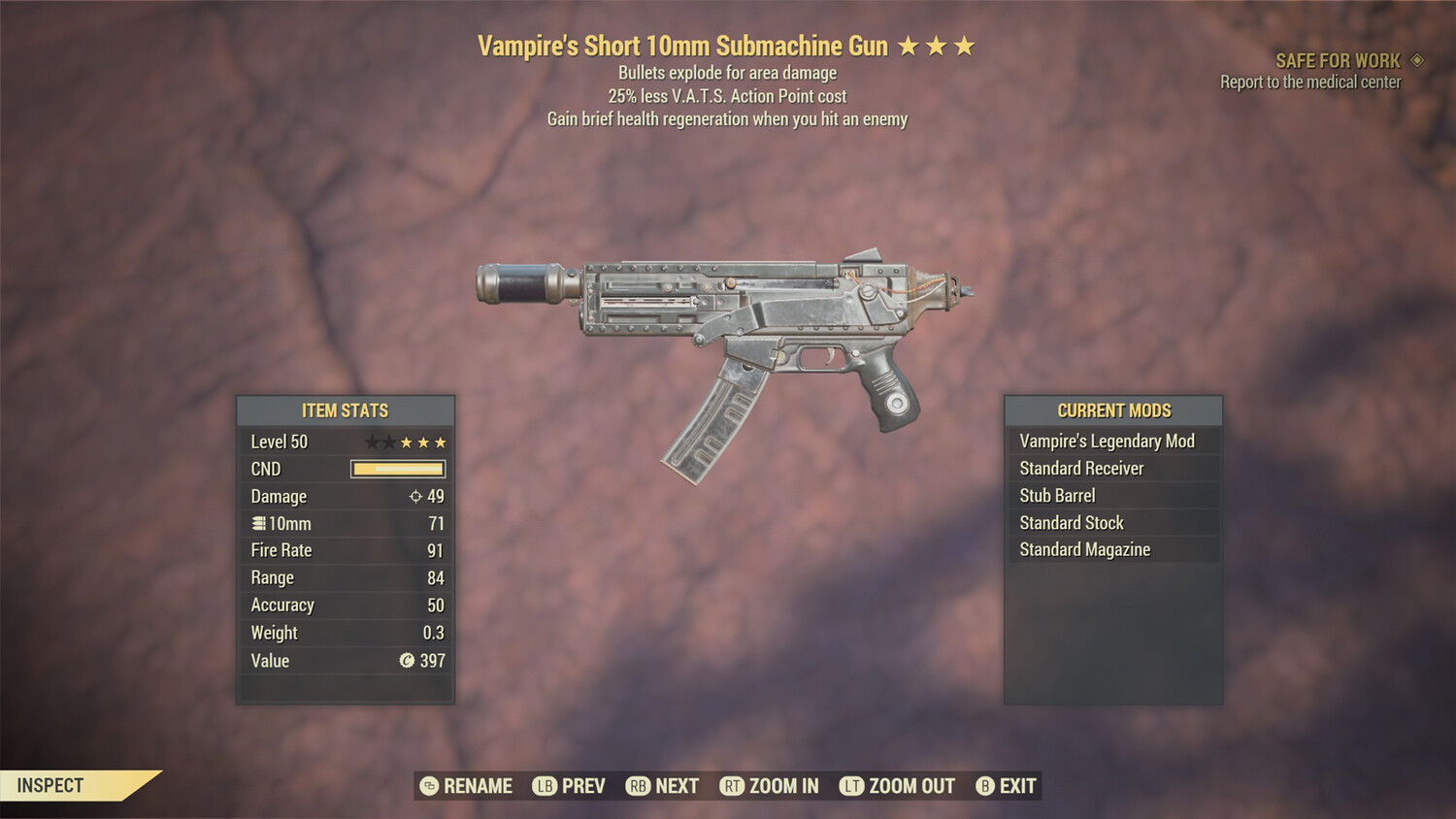This screenshot has height=819, width=1456.
Task: Click the CURRENT MODS panel header
Action: [1114, 410]
